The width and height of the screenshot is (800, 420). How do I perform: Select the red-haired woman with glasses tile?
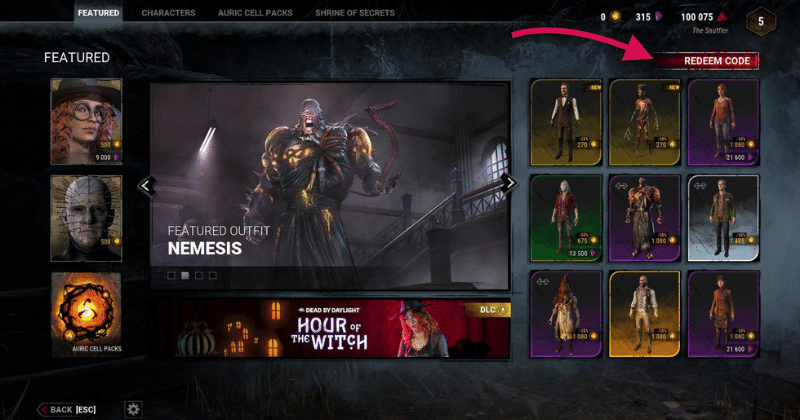point(86,121)
